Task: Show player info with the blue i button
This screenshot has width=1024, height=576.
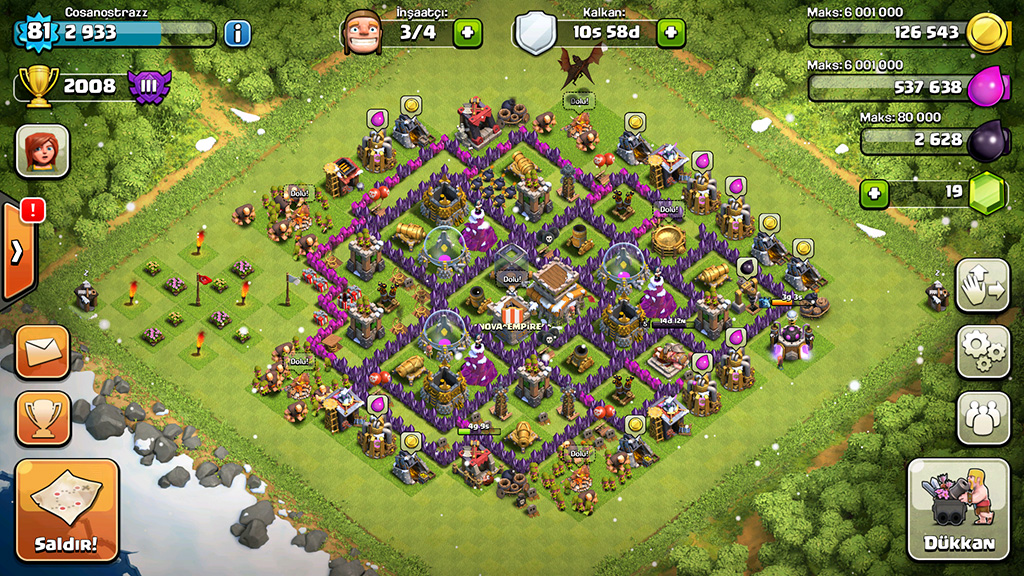Action: [x=237, y=33]
